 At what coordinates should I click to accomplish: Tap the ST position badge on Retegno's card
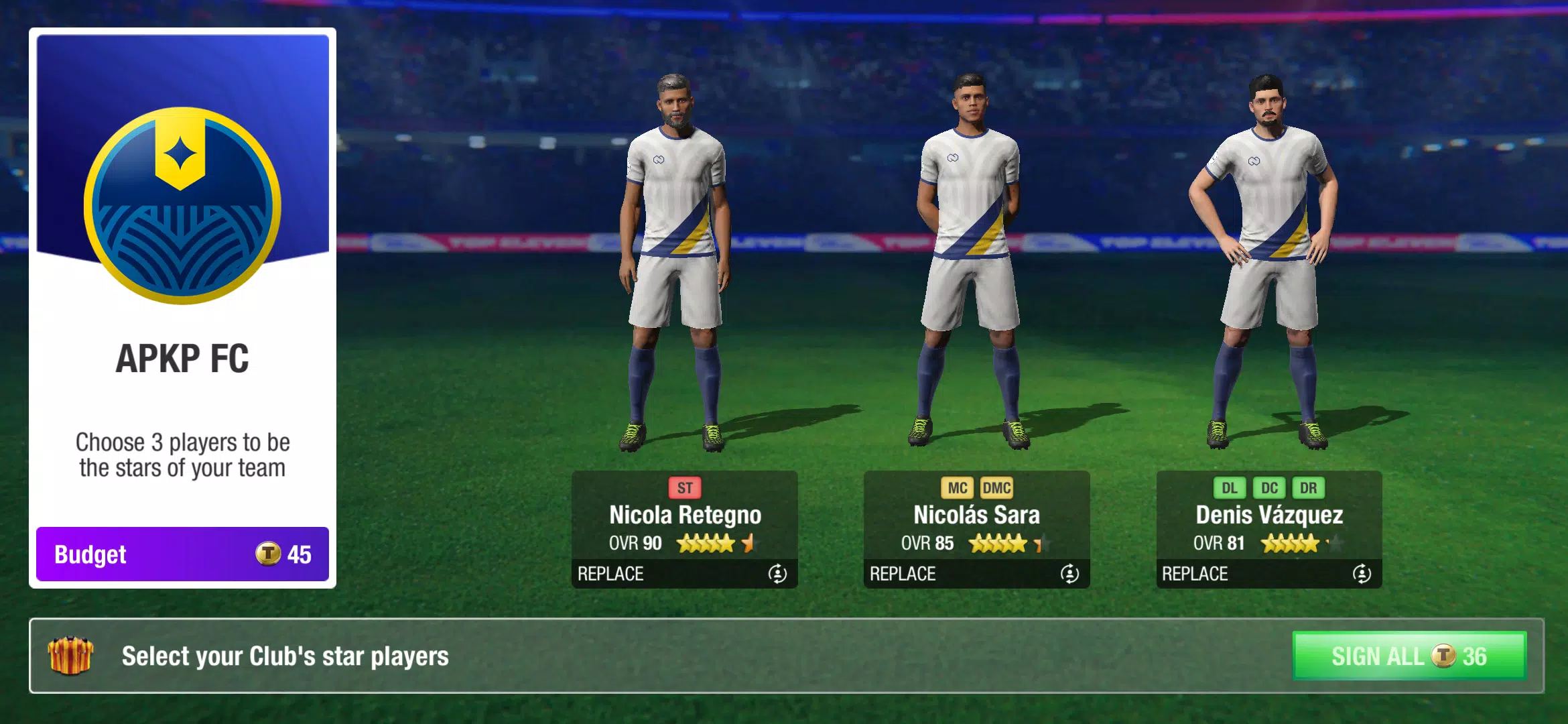pos(685,488)
